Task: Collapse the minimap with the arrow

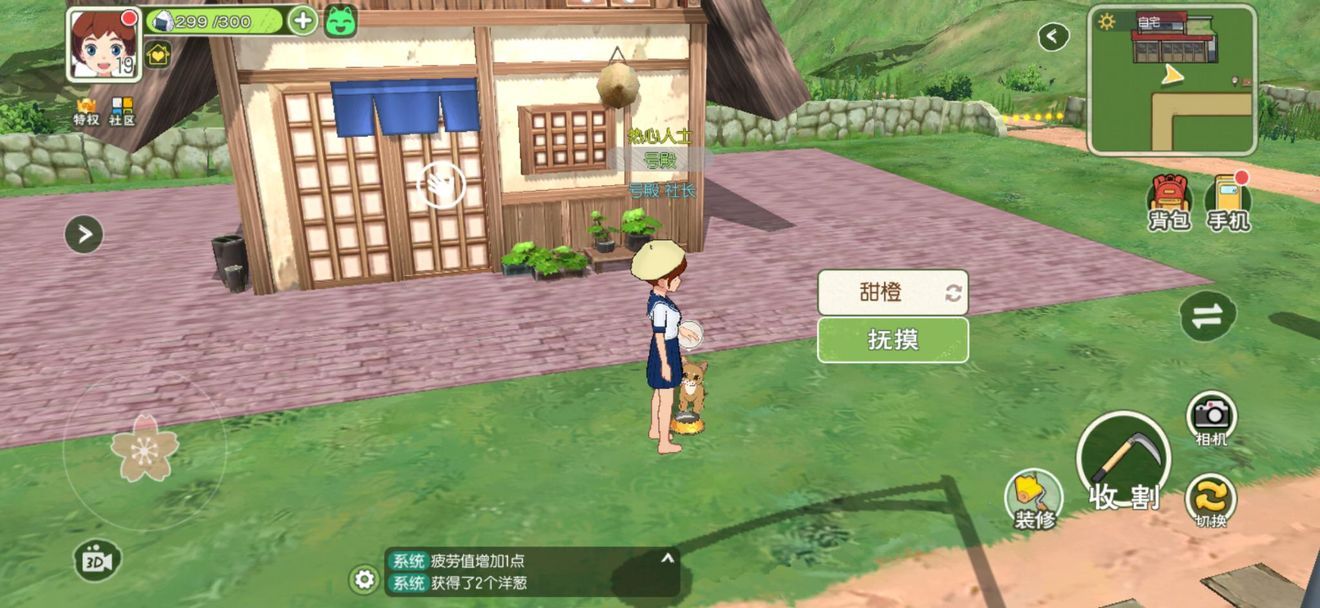Action: (x=1052, y=37)
